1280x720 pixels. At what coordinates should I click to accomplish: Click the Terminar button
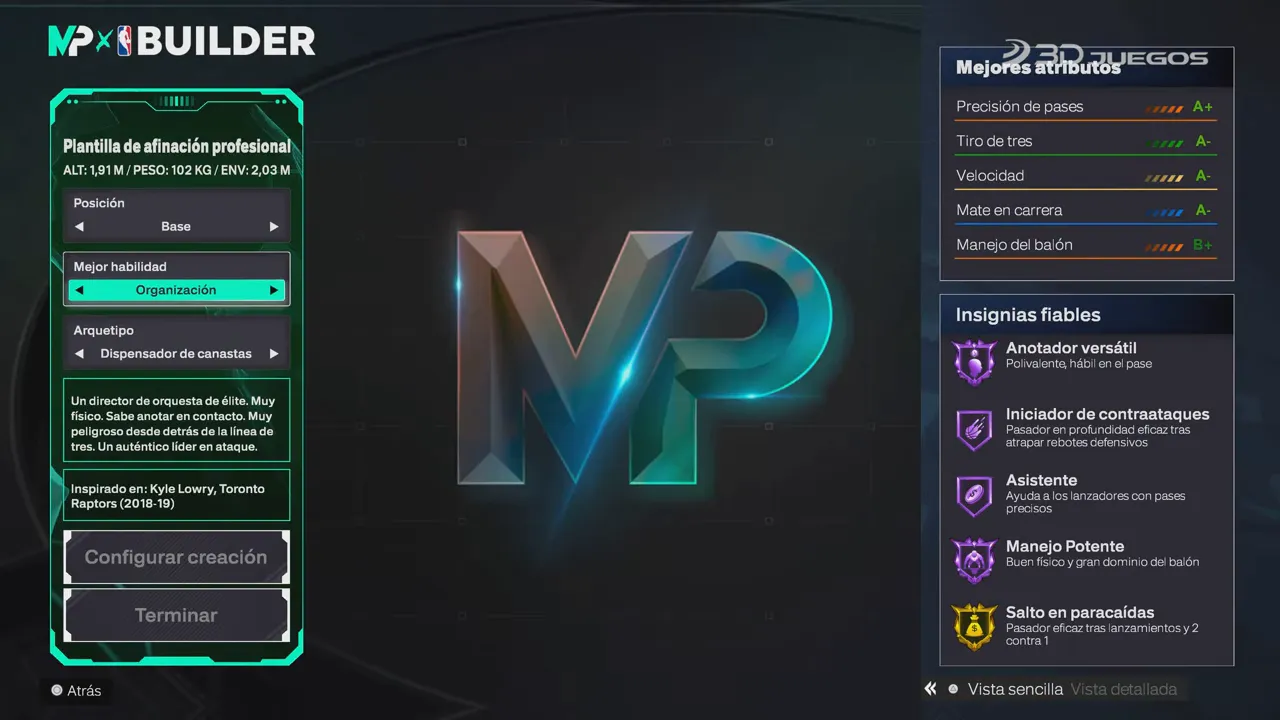pyautogui.click(x=176, y=615)
